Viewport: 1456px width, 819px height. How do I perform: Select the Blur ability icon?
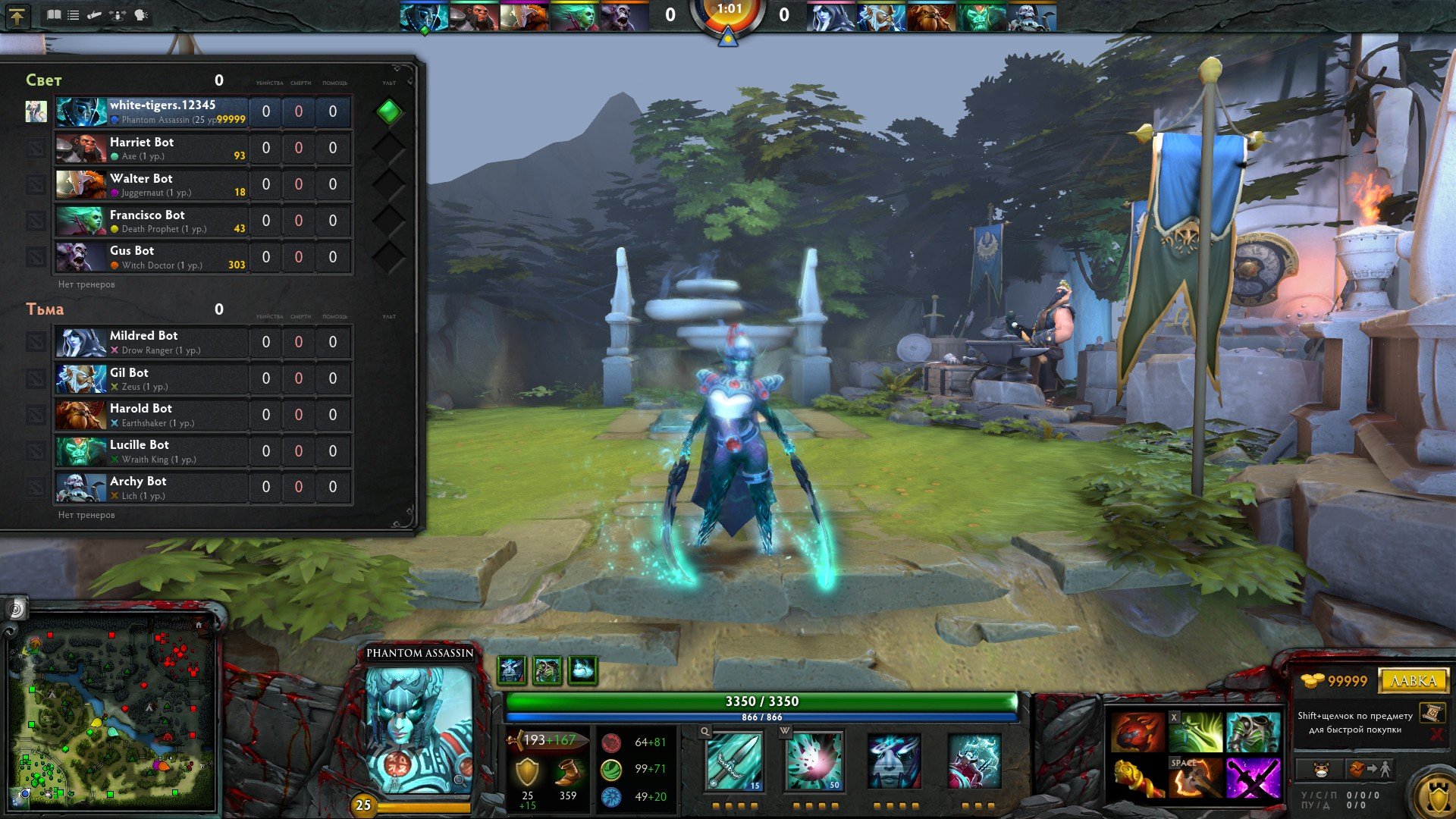pyautogui.click(x=894, y=761)
